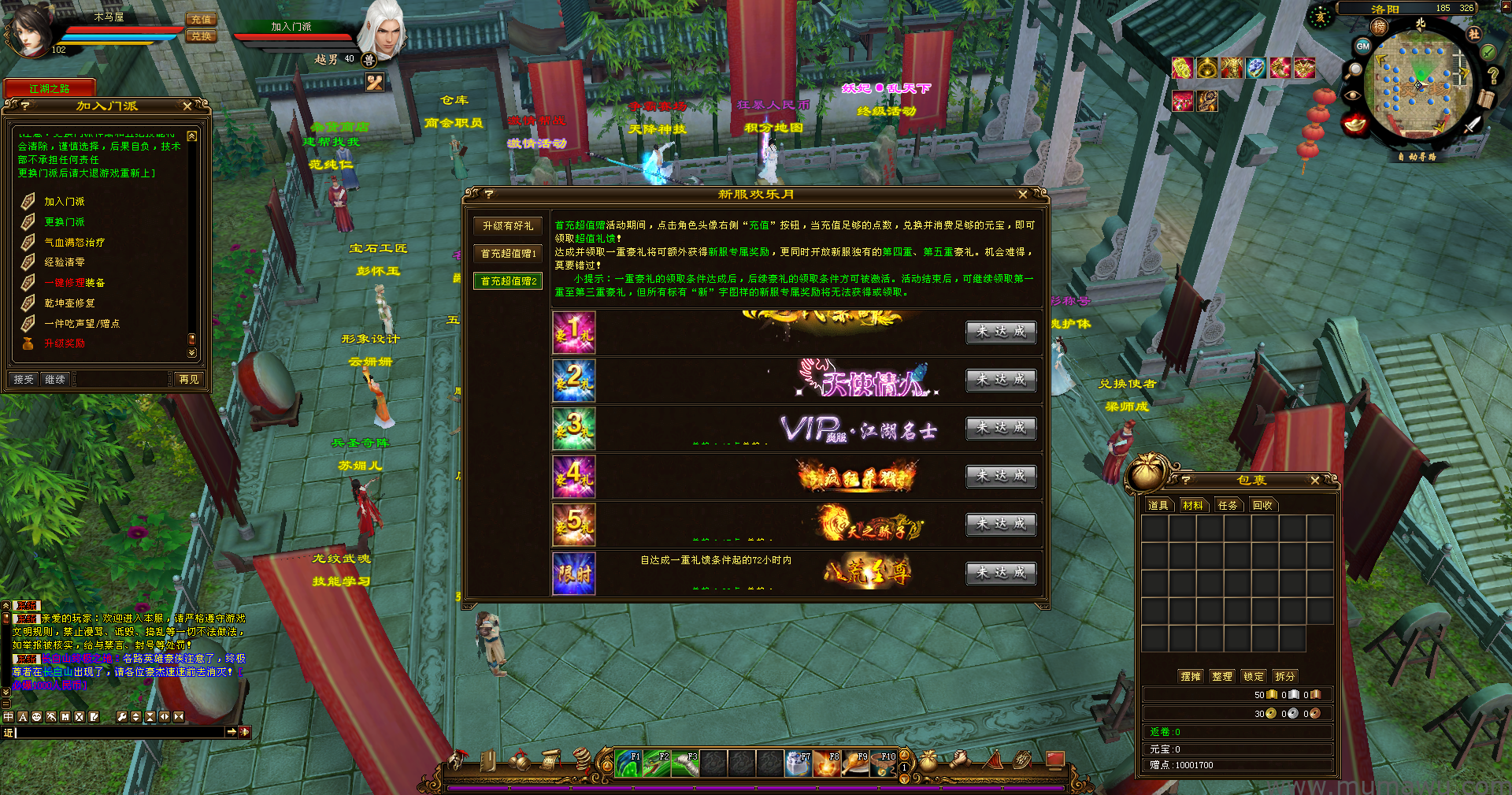Choose 气血满怒治疗 option
The height and width of the screenshot is (795, 1512).
tap(74, 243)
